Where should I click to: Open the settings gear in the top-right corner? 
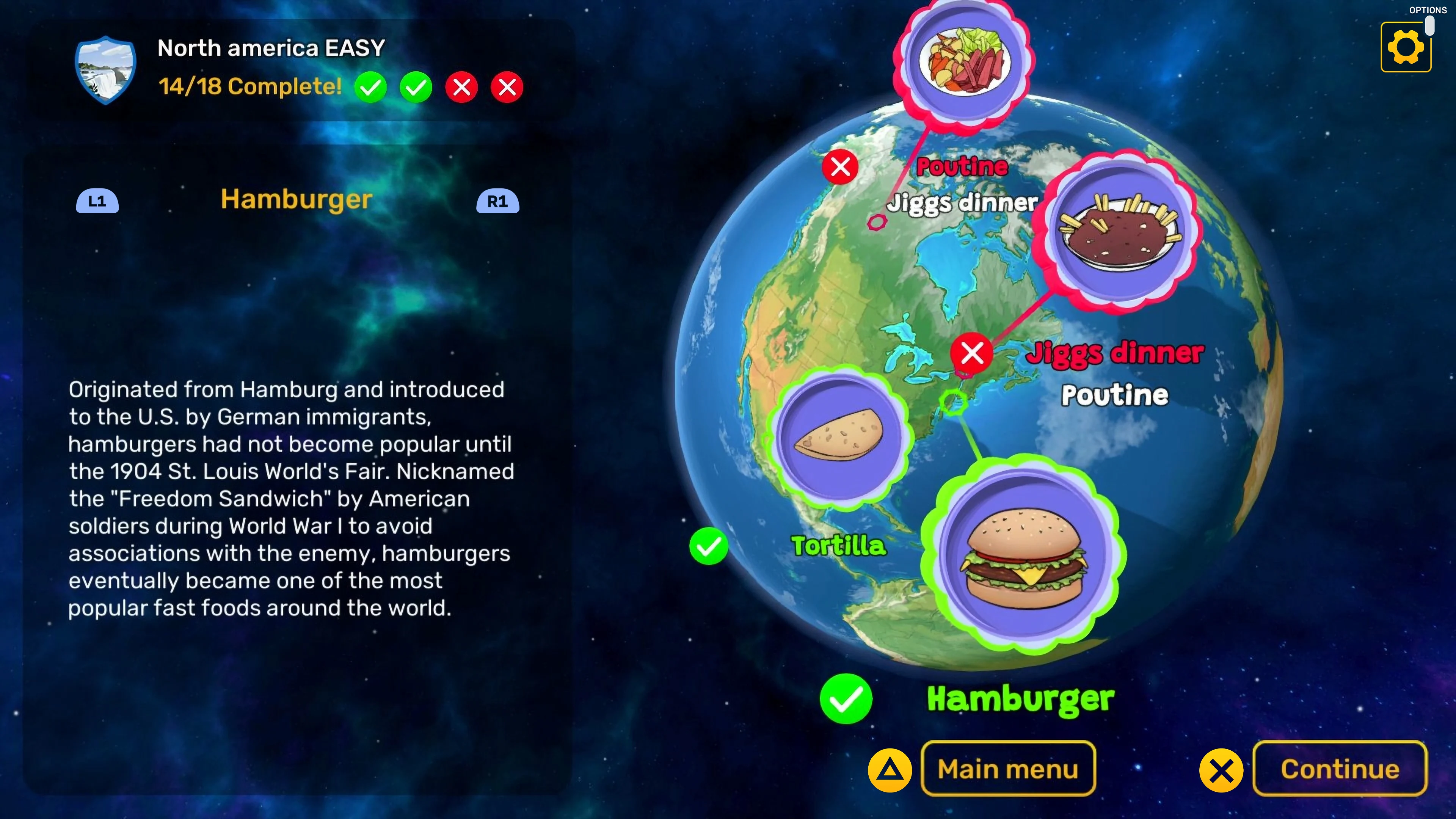click(1407, 46)
